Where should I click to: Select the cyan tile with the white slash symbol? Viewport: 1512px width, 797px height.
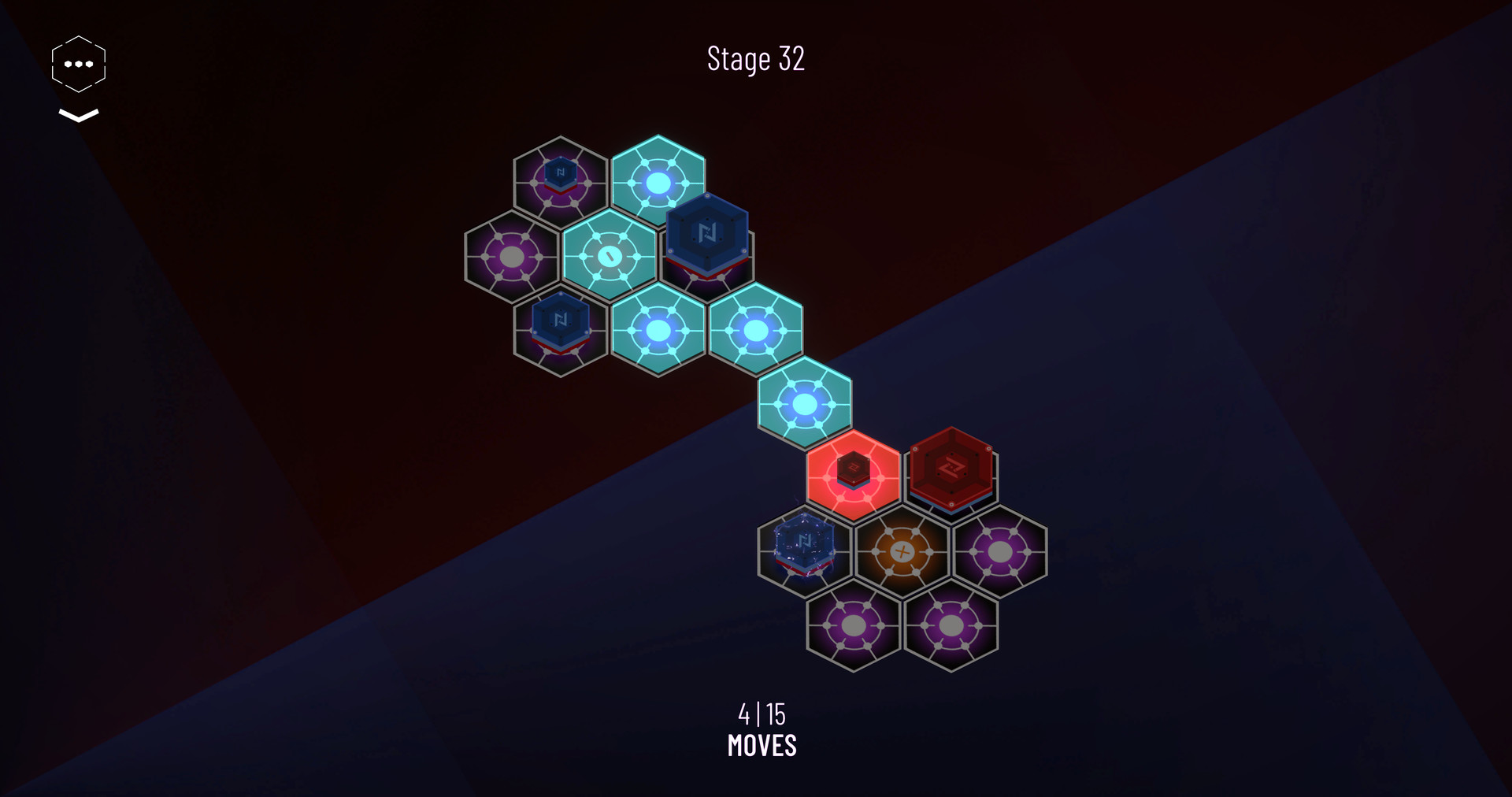(x=609, y=254)
